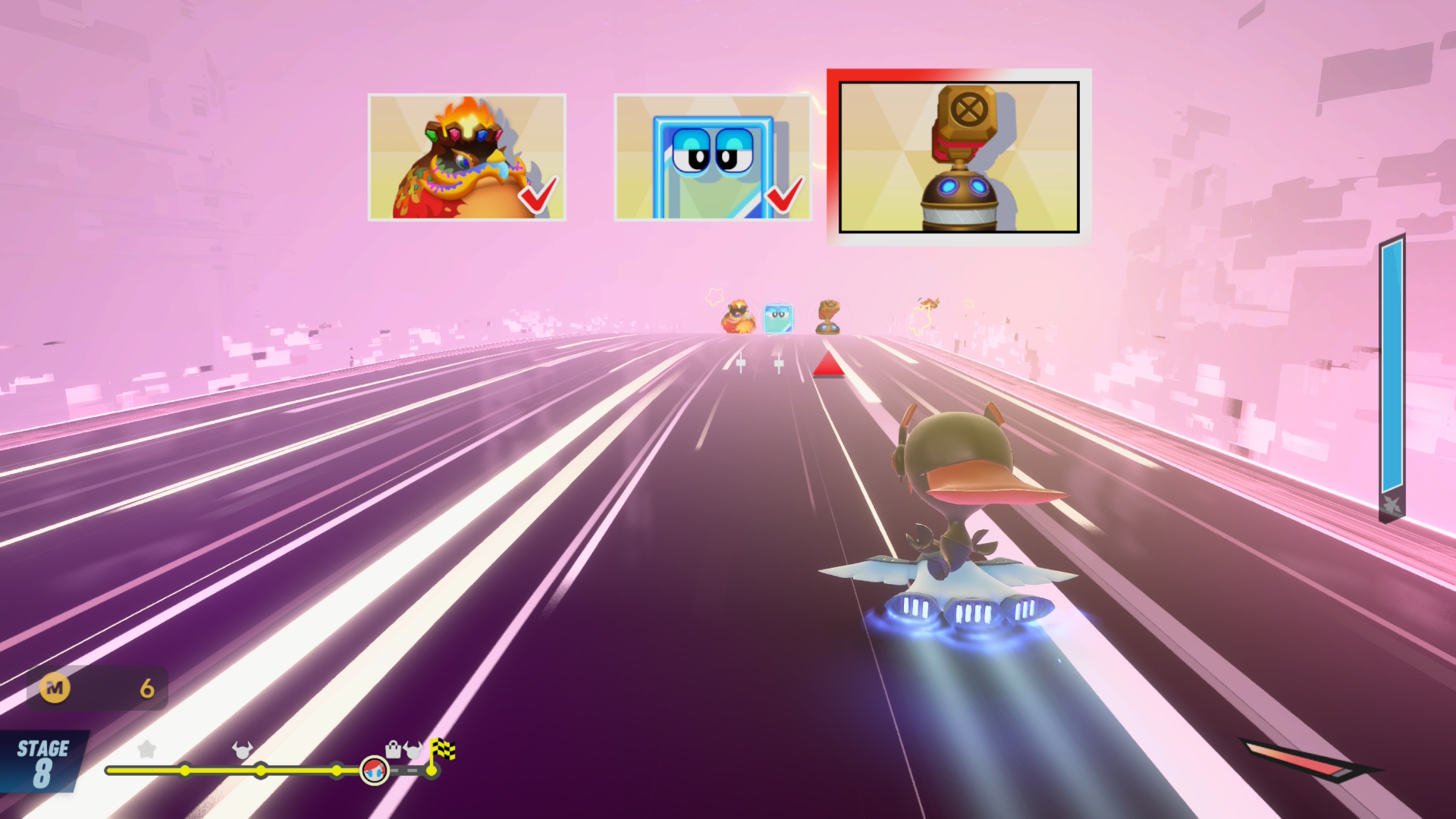Click the gold M coin icon
1456x819 pixels.
click(55, 688)
